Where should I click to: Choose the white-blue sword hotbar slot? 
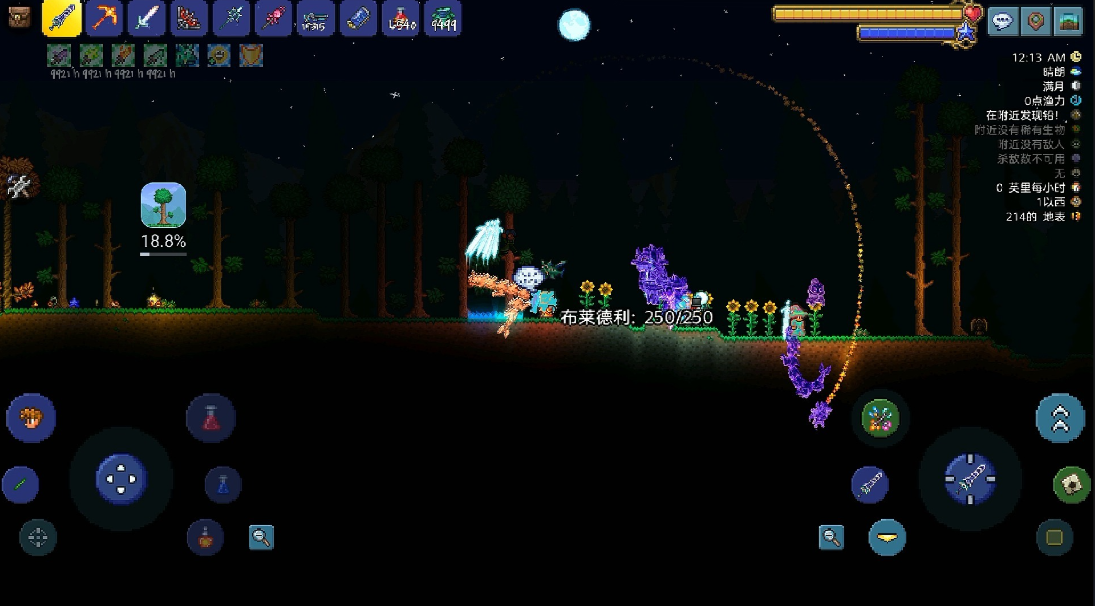click(x=146, y=18)
